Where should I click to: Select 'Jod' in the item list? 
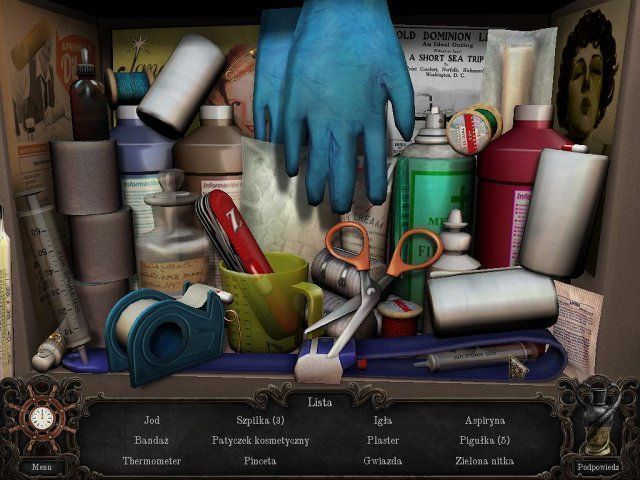[x=152, y=420]
